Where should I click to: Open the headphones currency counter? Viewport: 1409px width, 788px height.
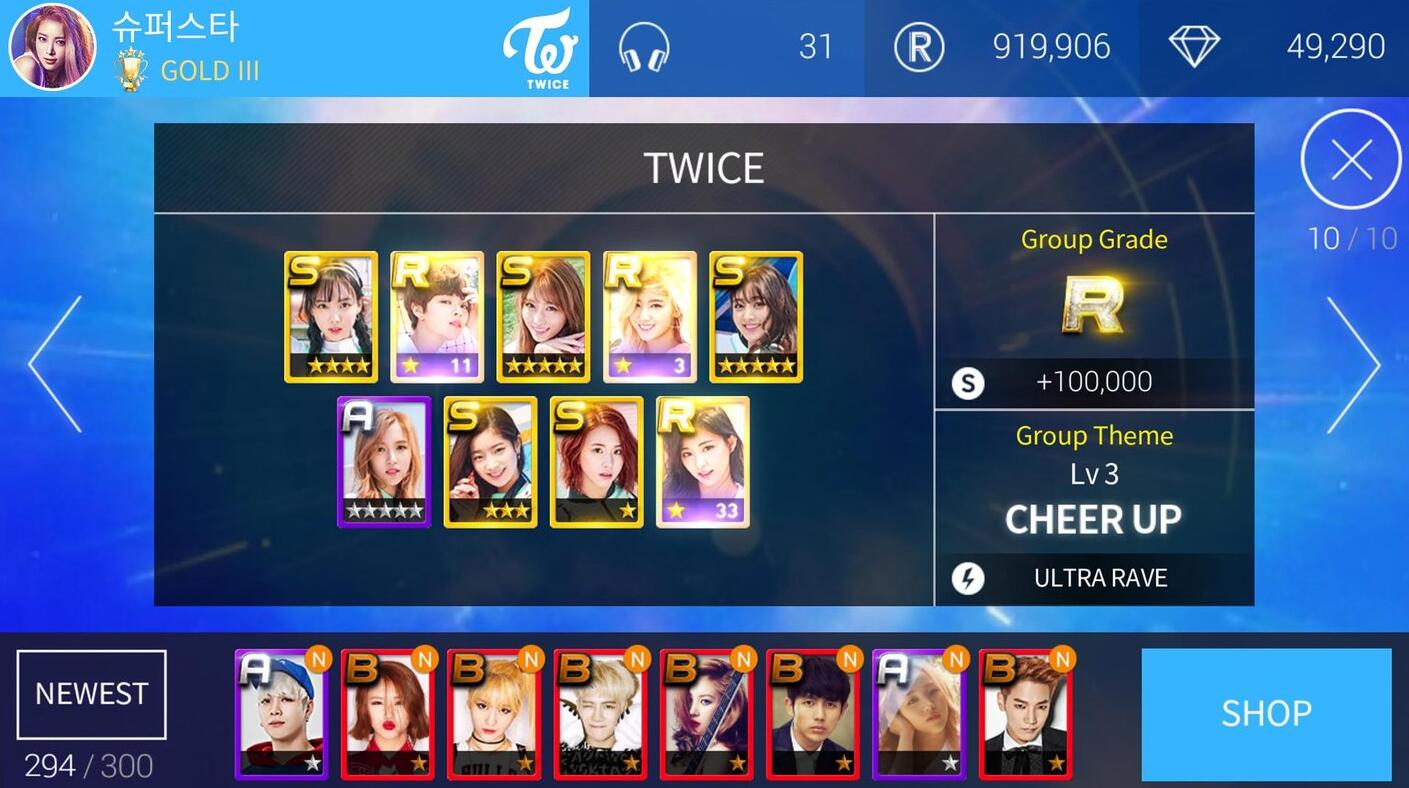point(644,47)
